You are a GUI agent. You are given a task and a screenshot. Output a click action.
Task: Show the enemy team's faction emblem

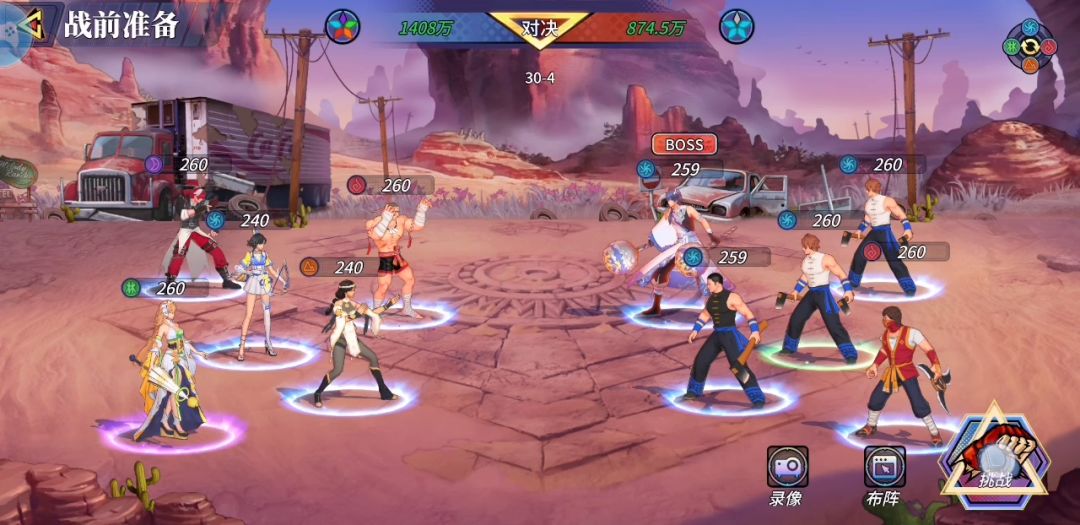(x=737, y=25)
